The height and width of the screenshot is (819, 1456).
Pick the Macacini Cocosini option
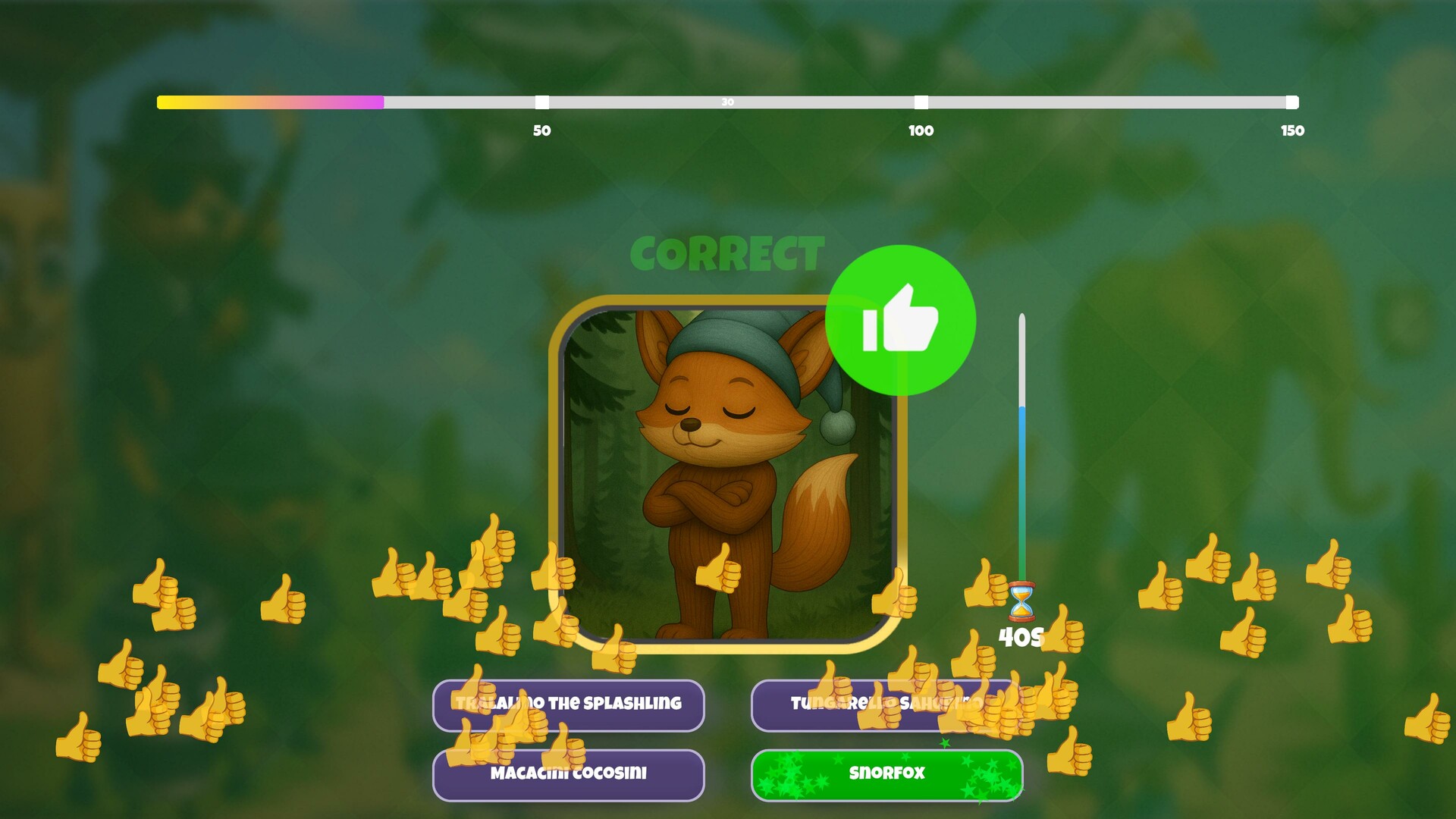pyautogui.click(x=568, y=774)
